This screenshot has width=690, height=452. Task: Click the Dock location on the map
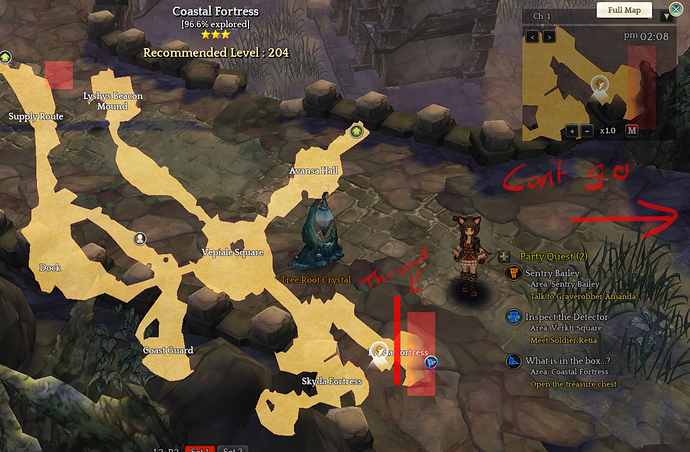[50, 268]
